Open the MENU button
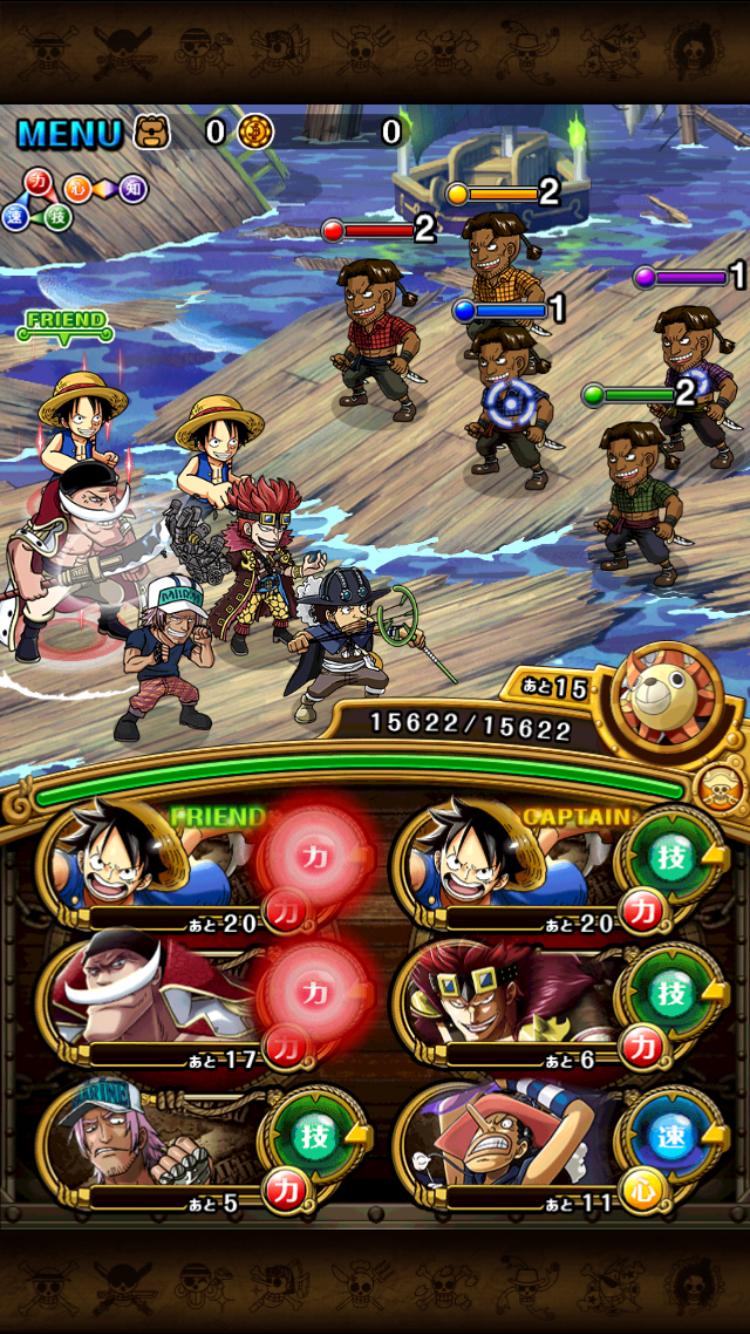Screen dimensions: 750x1334 (x=68, y=132)
